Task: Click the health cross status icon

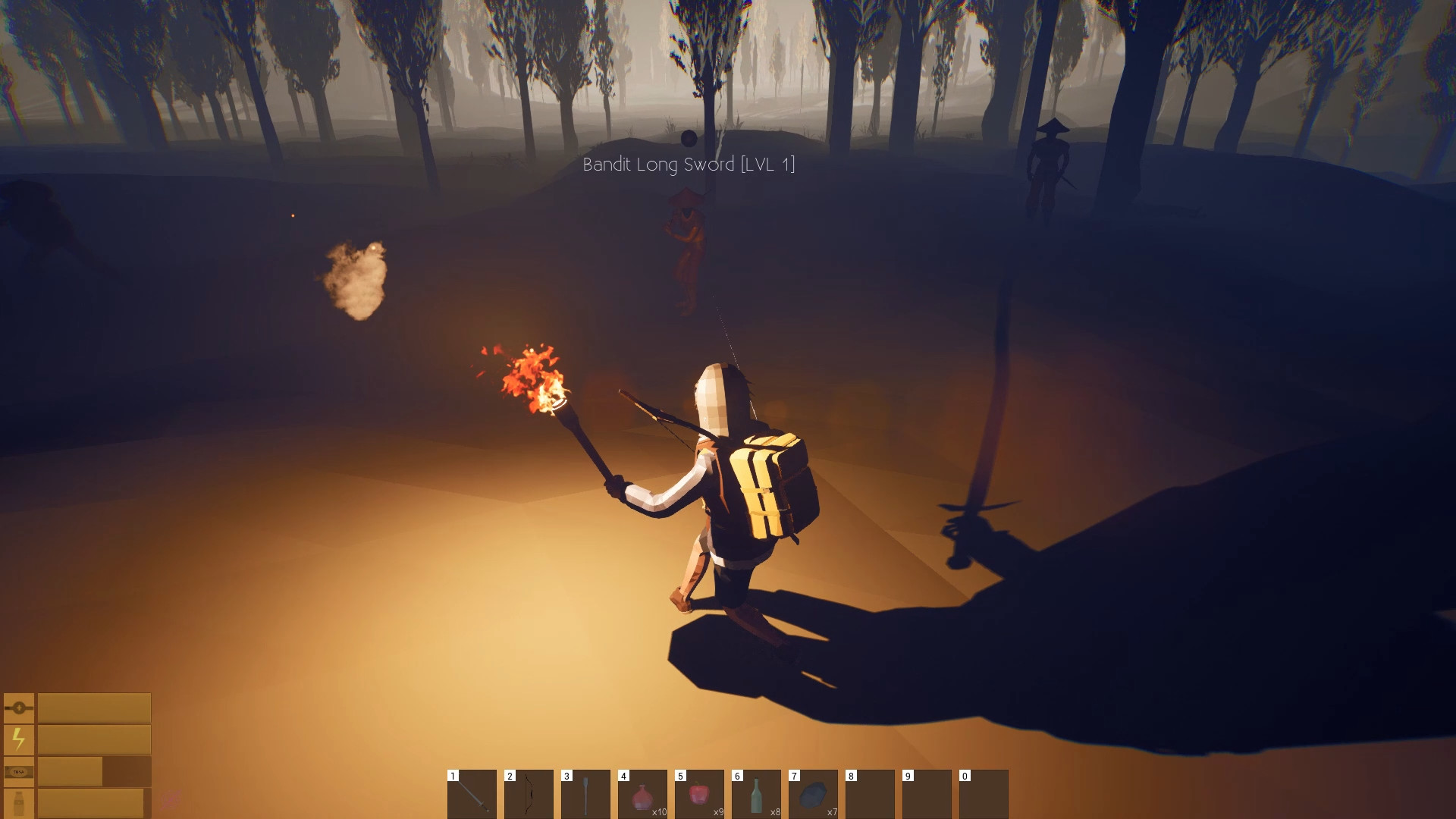Action: 19,708
